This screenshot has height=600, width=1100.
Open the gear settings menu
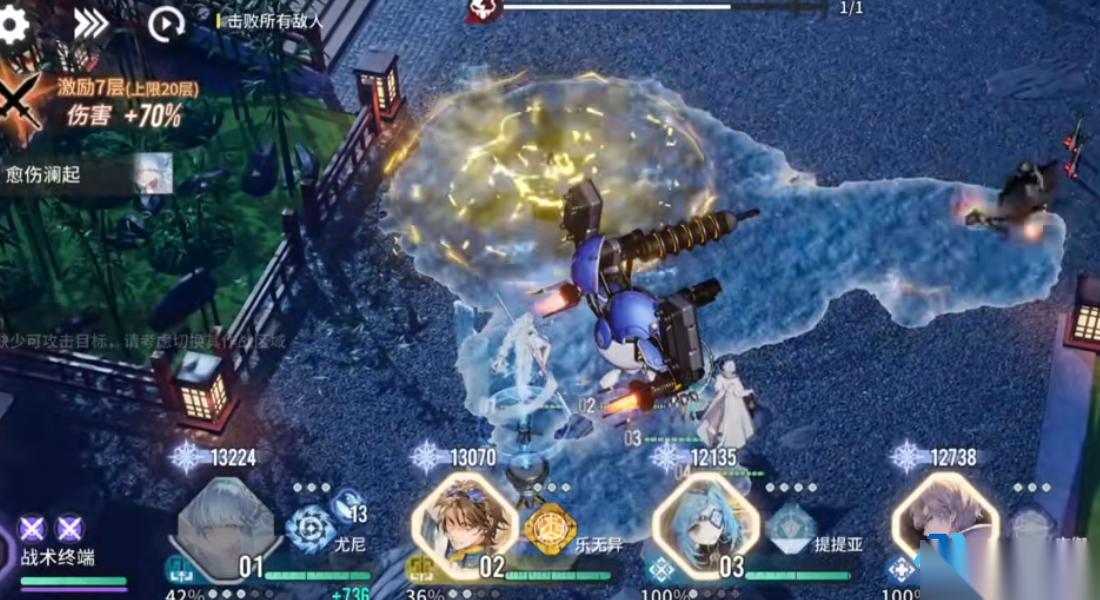(x=12, y=24)
